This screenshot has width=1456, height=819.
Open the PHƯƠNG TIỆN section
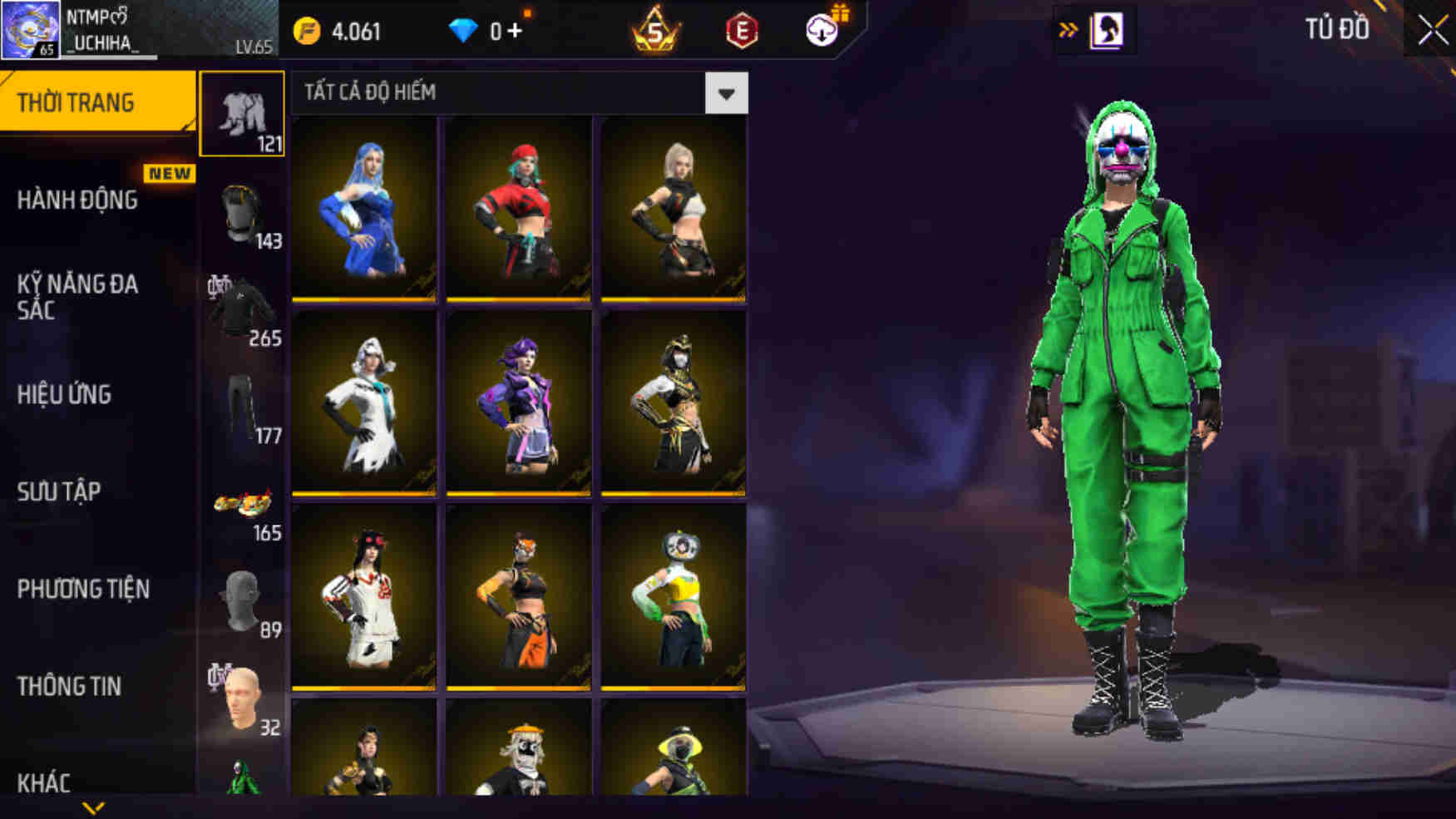[x=83, y=590]
